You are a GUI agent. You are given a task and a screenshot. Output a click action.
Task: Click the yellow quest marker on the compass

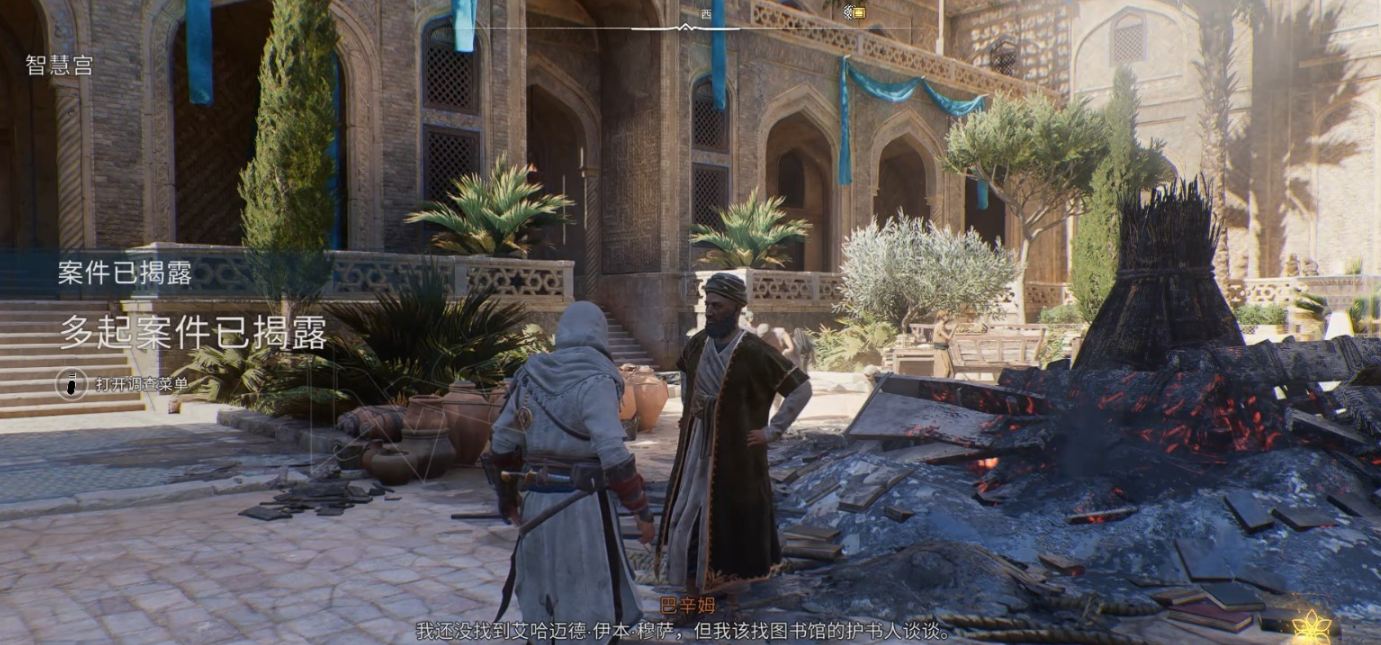click(856, 12)
